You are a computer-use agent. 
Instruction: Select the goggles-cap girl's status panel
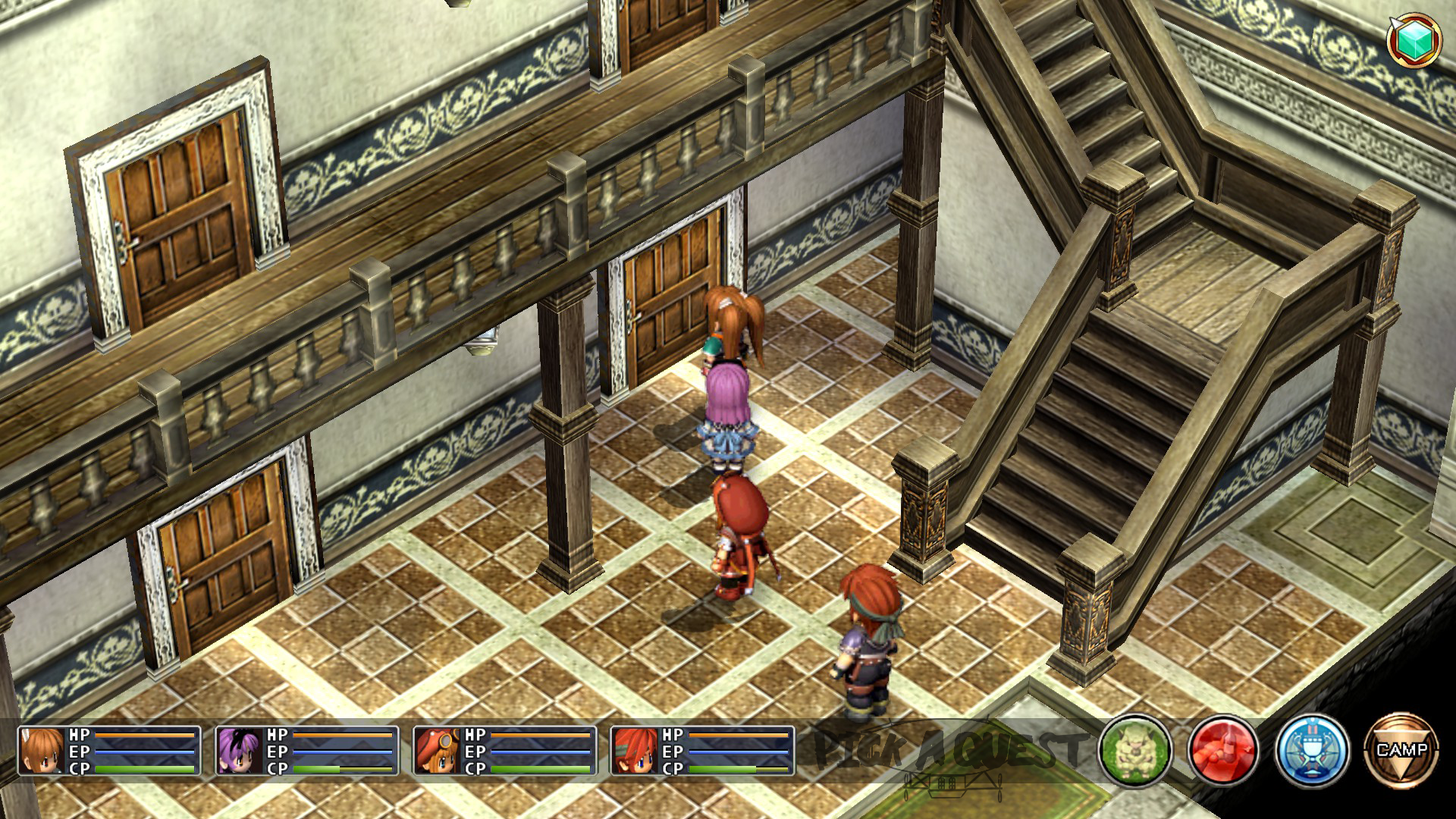(504, 751)
